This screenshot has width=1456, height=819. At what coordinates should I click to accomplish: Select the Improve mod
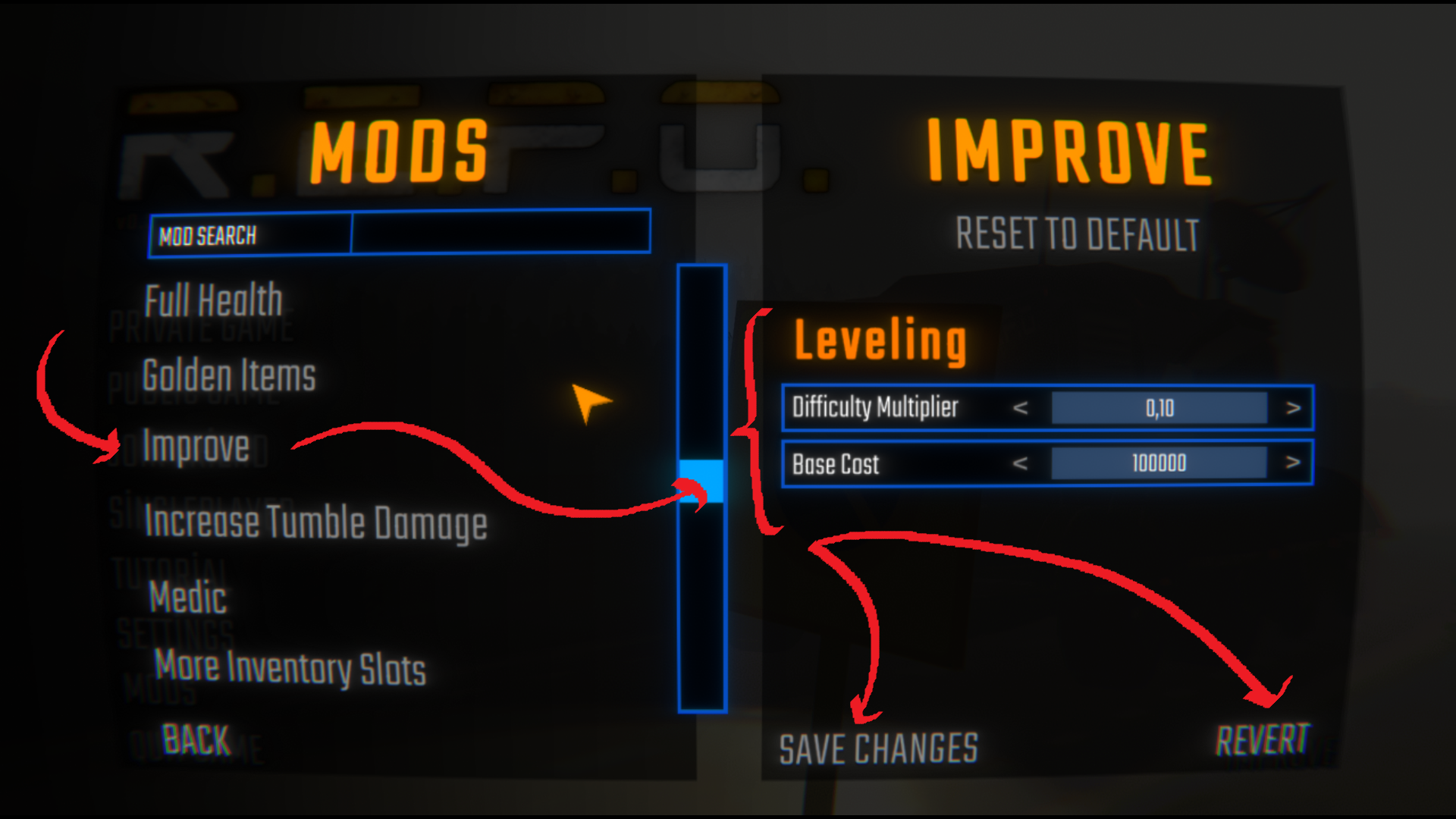tap(197, 447)
